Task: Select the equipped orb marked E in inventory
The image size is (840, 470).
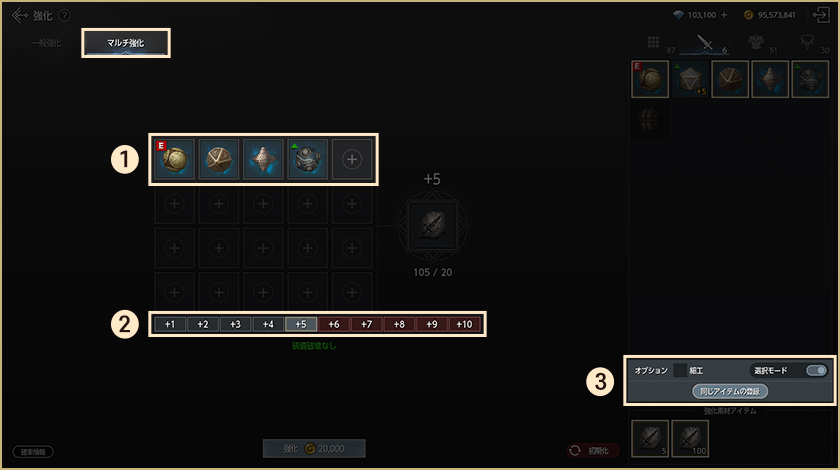Action: [x=650, y=80]
